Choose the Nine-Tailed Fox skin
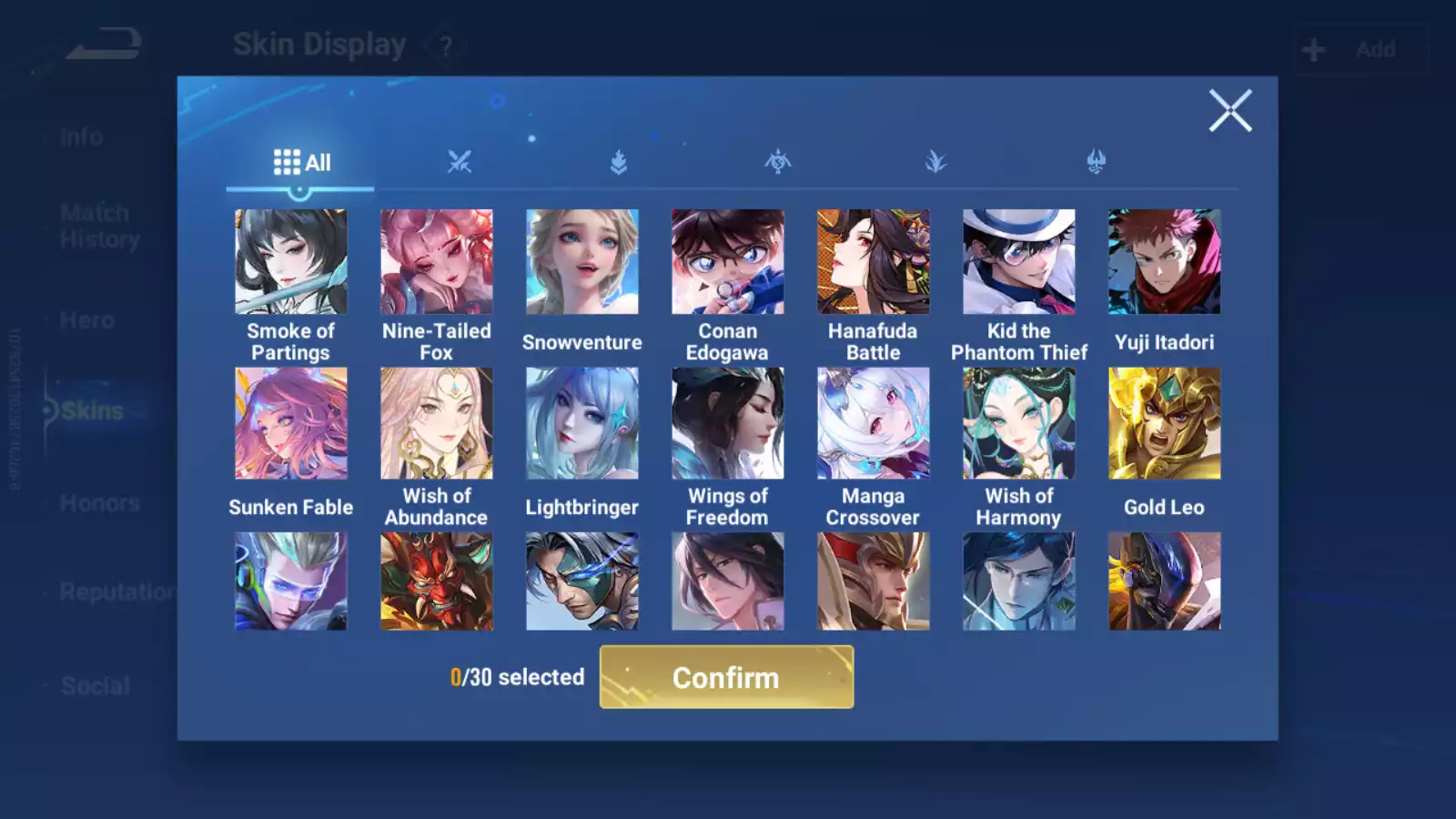 point(437,262)
